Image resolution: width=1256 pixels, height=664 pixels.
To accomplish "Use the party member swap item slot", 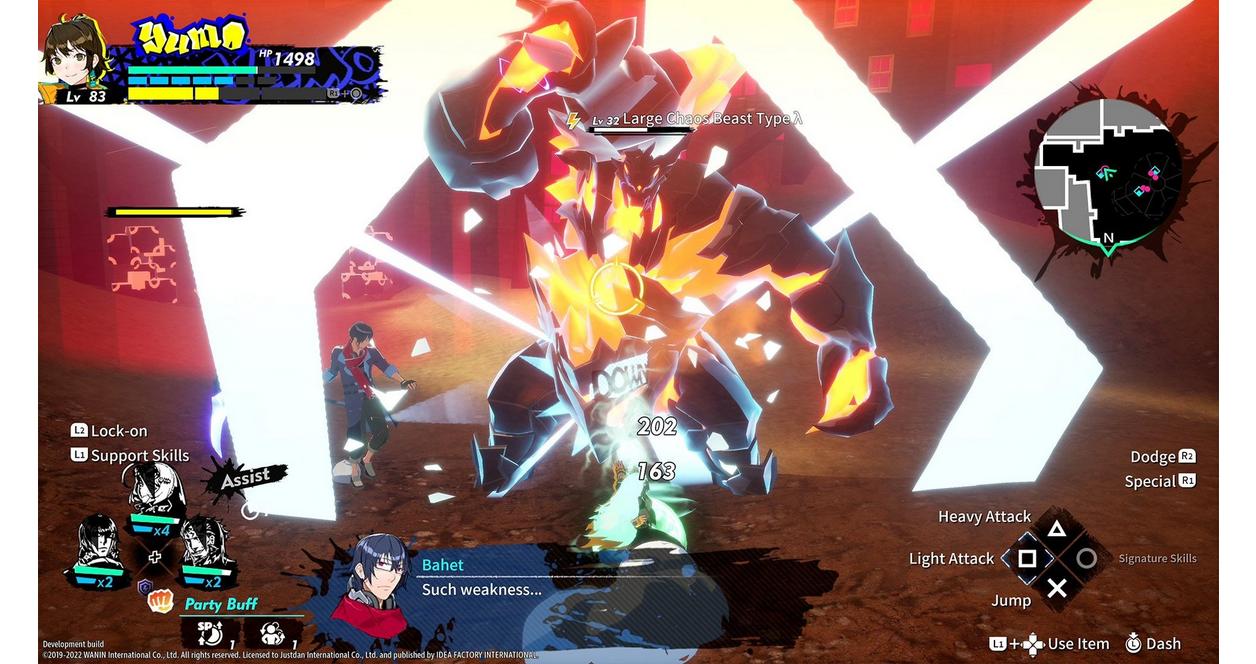I will [273, 633].
